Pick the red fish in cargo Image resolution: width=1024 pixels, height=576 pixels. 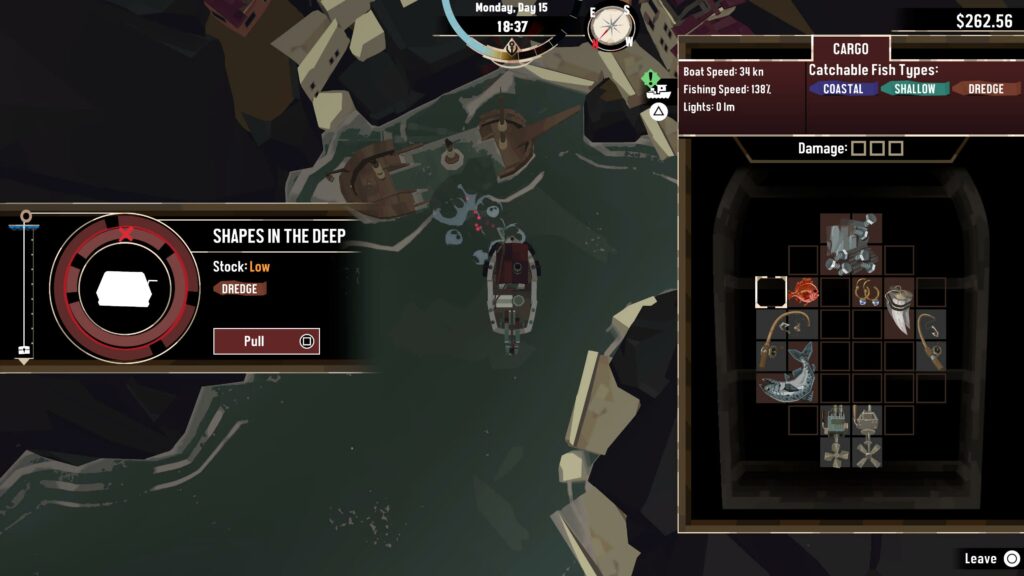coord(803,292)
